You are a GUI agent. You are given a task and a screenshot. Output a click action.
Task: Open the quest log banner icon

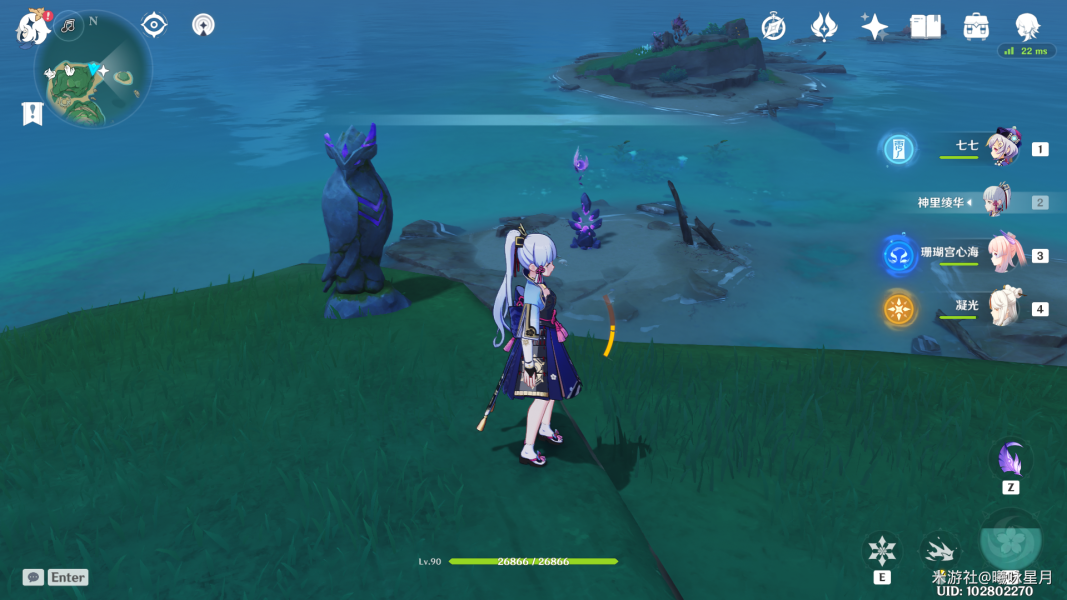(32, 114)
